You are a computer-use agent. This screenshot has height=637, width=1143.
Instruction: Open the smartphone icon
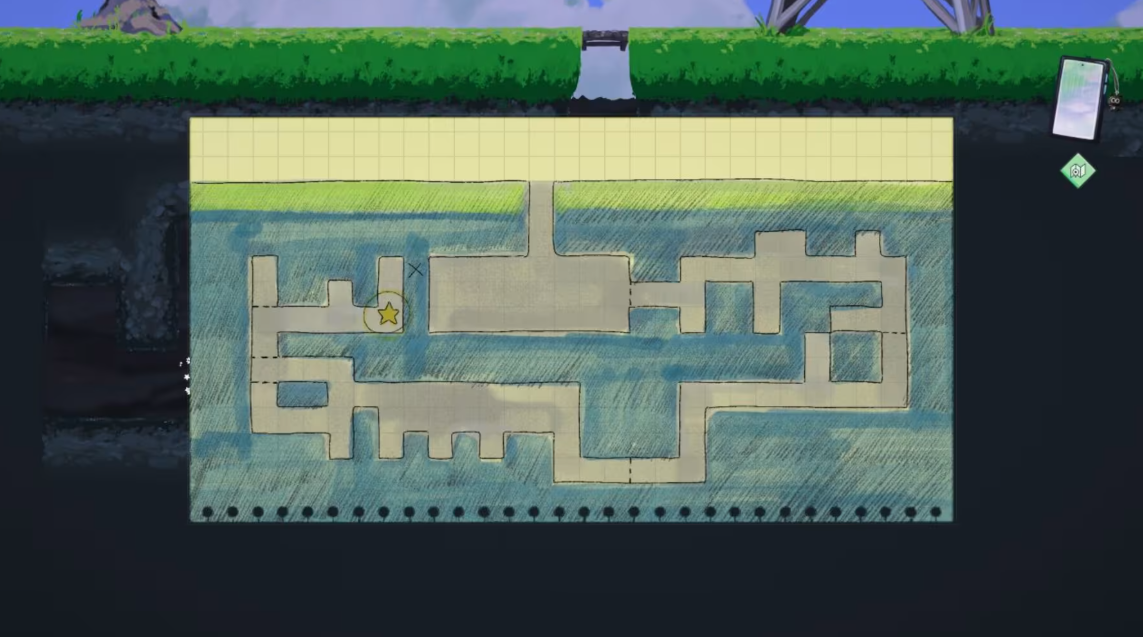click(1082, 97)
